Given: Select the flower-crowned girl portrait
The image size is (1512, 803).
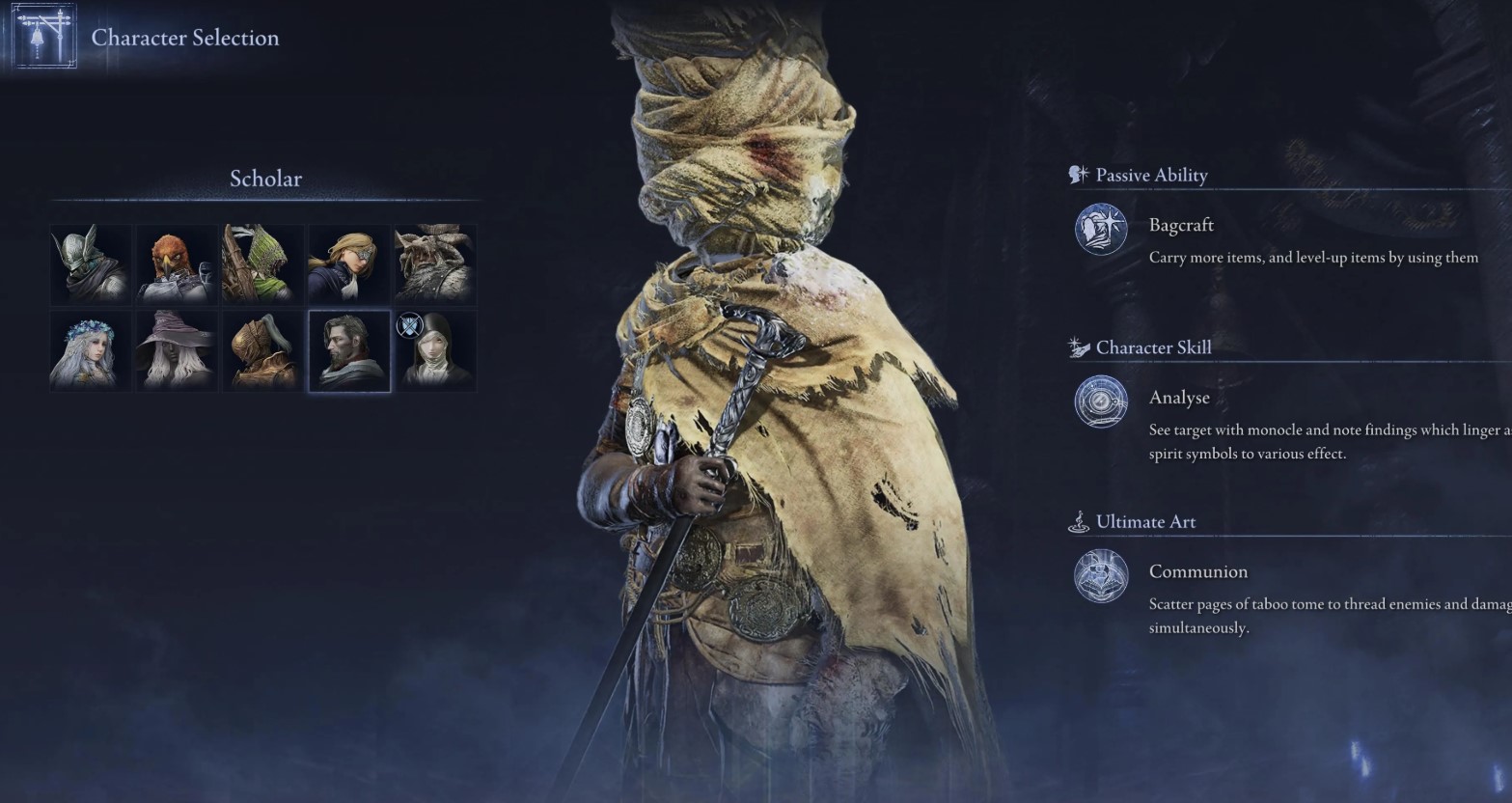Looking at the screenshot, I should 91,350.
